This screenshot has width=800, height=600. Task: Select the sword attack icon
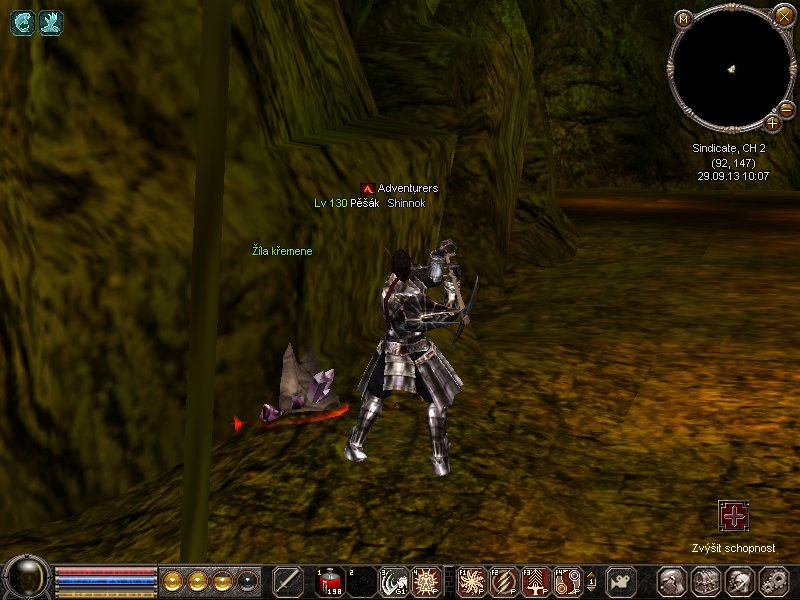(x=288, y=581)
